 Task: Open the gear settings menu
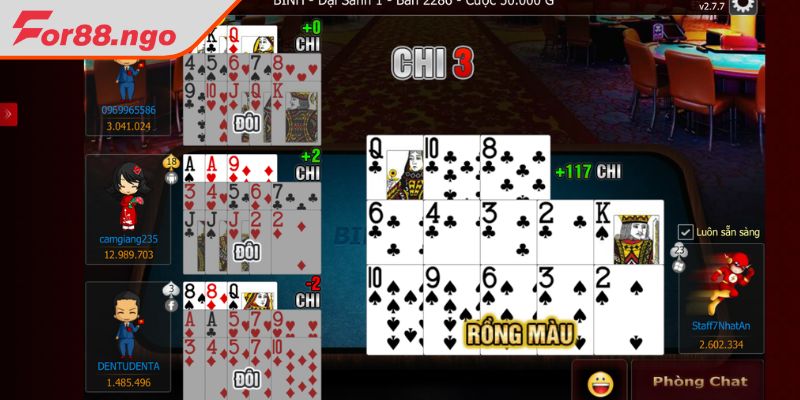[x=743, y=7]
